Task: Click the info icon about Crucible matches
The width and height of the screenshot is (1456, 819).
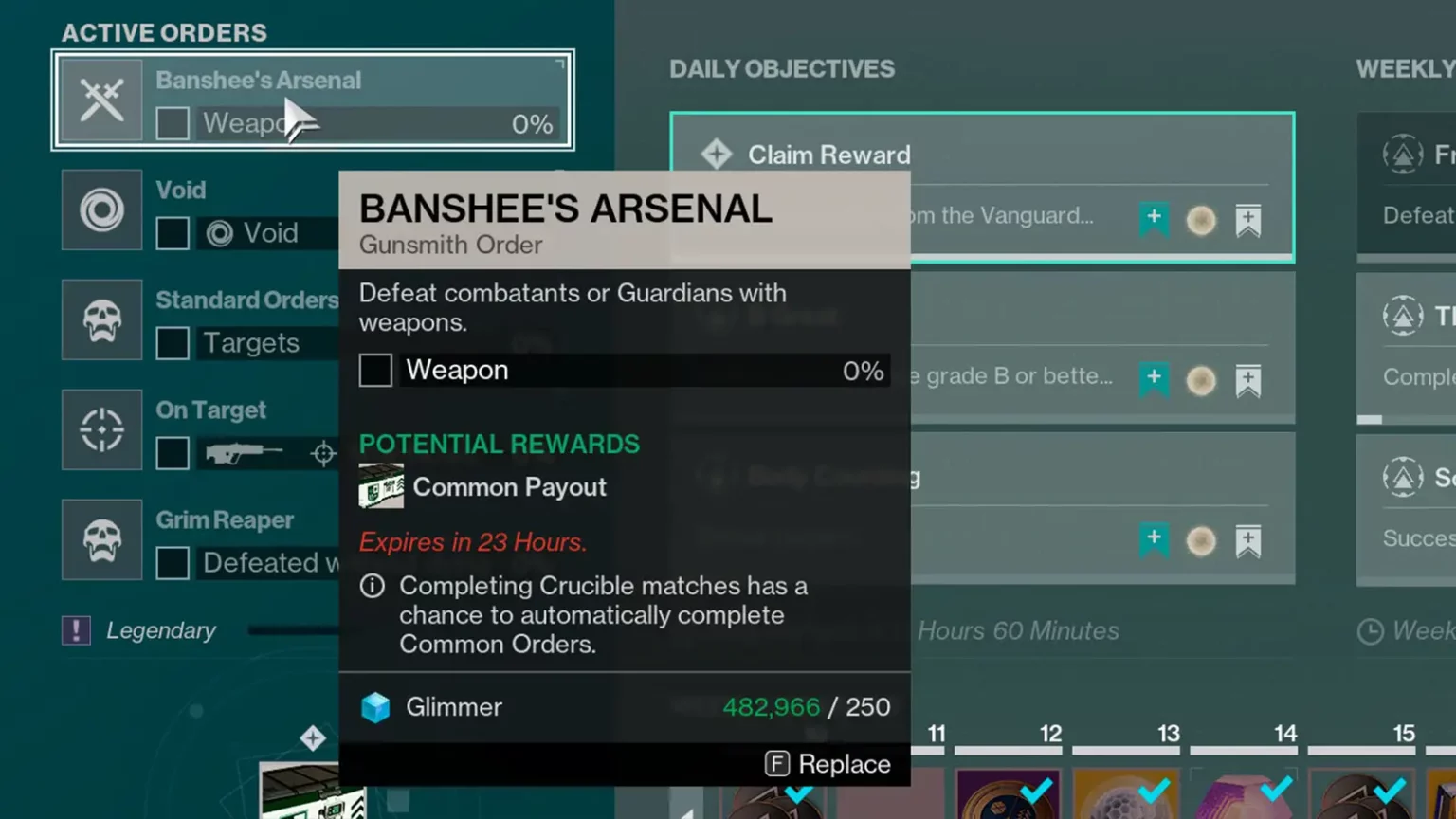Action: tap(372, 586)
